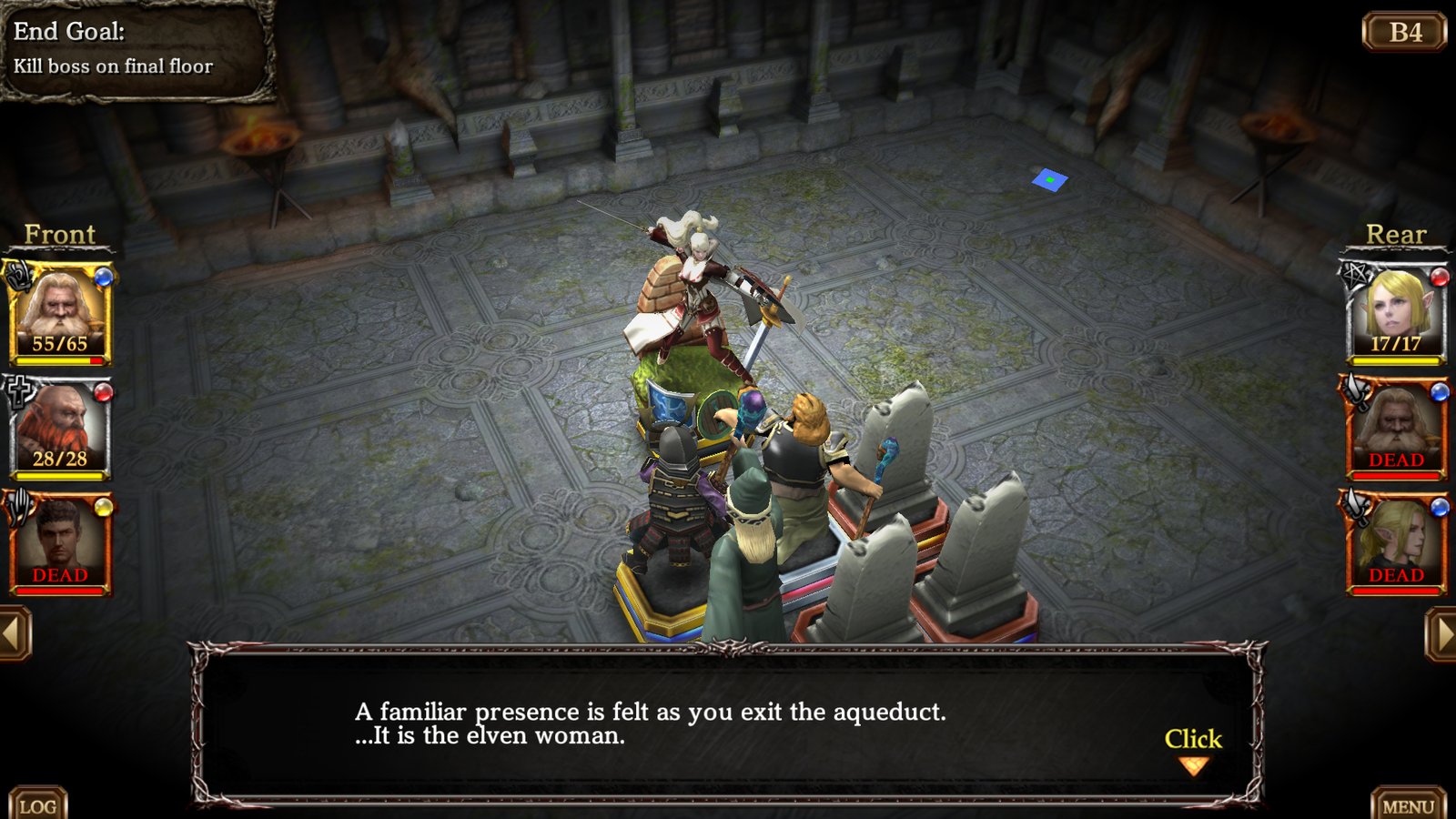This screenshot has width=1456, height=819.
Task: Click the End Goal objective panel
Action: (x=136, y=49)
